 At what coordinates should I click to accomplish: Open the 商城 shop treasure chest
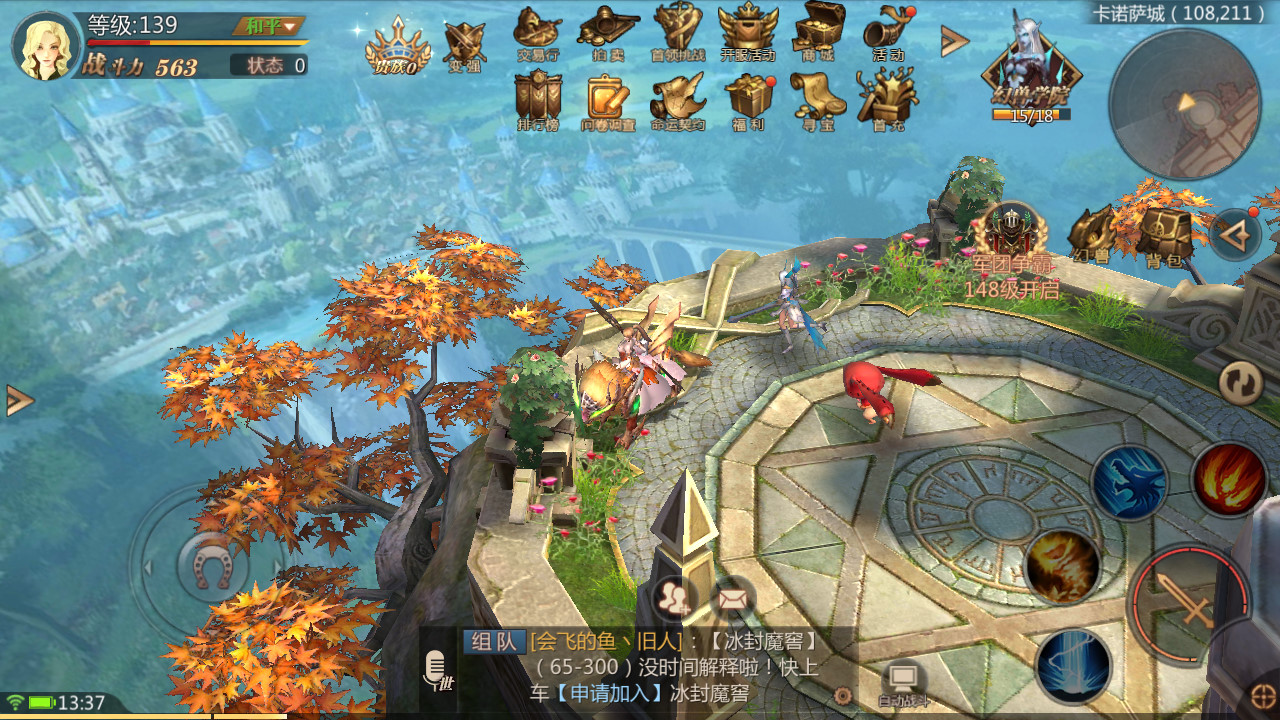818,32
